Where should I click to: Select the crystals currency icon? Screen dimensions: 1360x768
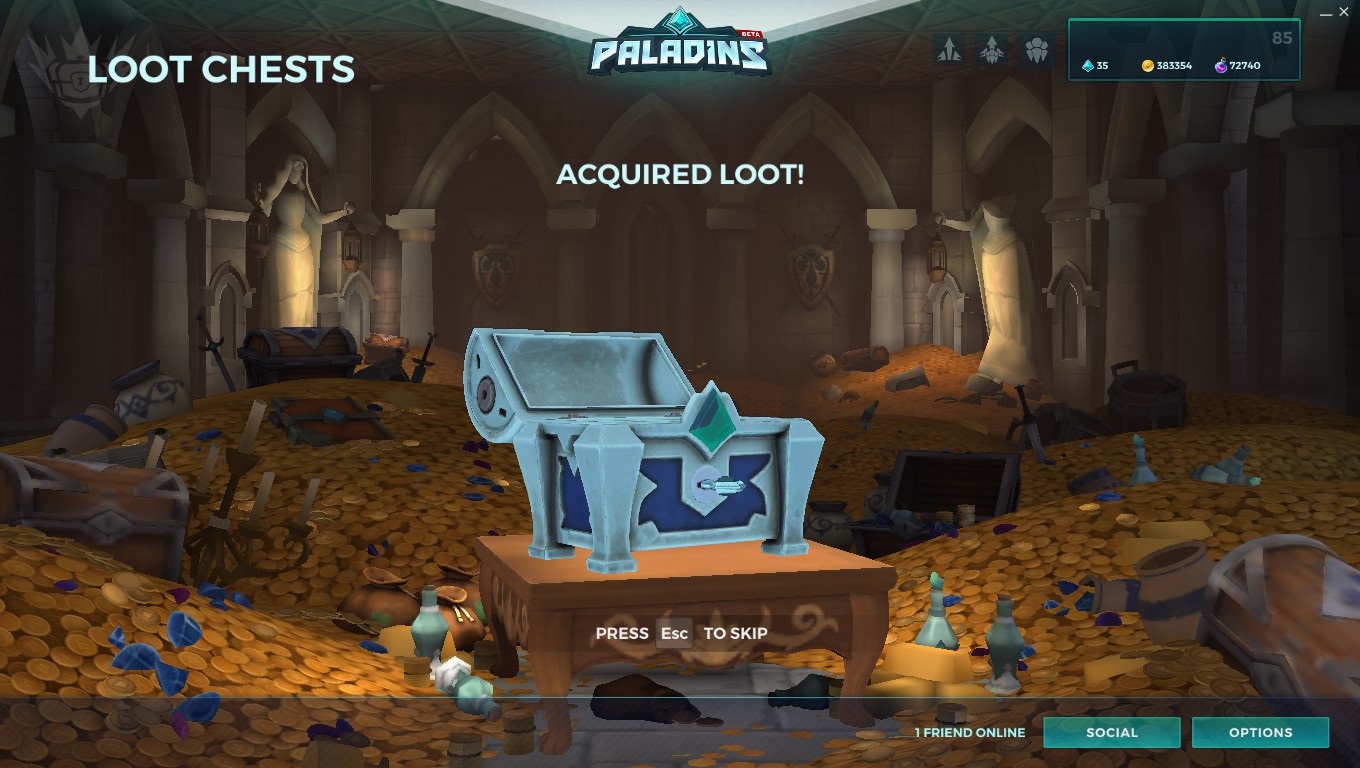tap(1088, 66)
